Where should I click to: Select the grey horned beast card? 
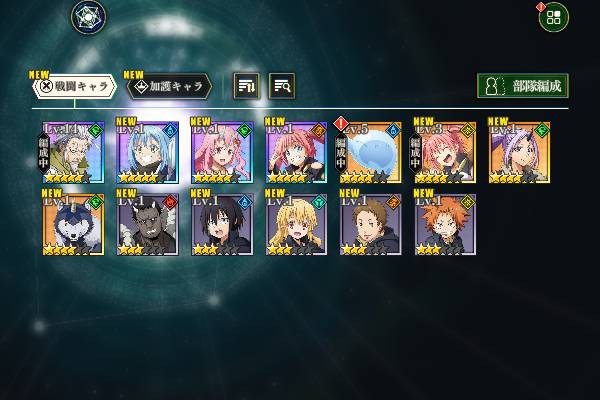(147, 224)
